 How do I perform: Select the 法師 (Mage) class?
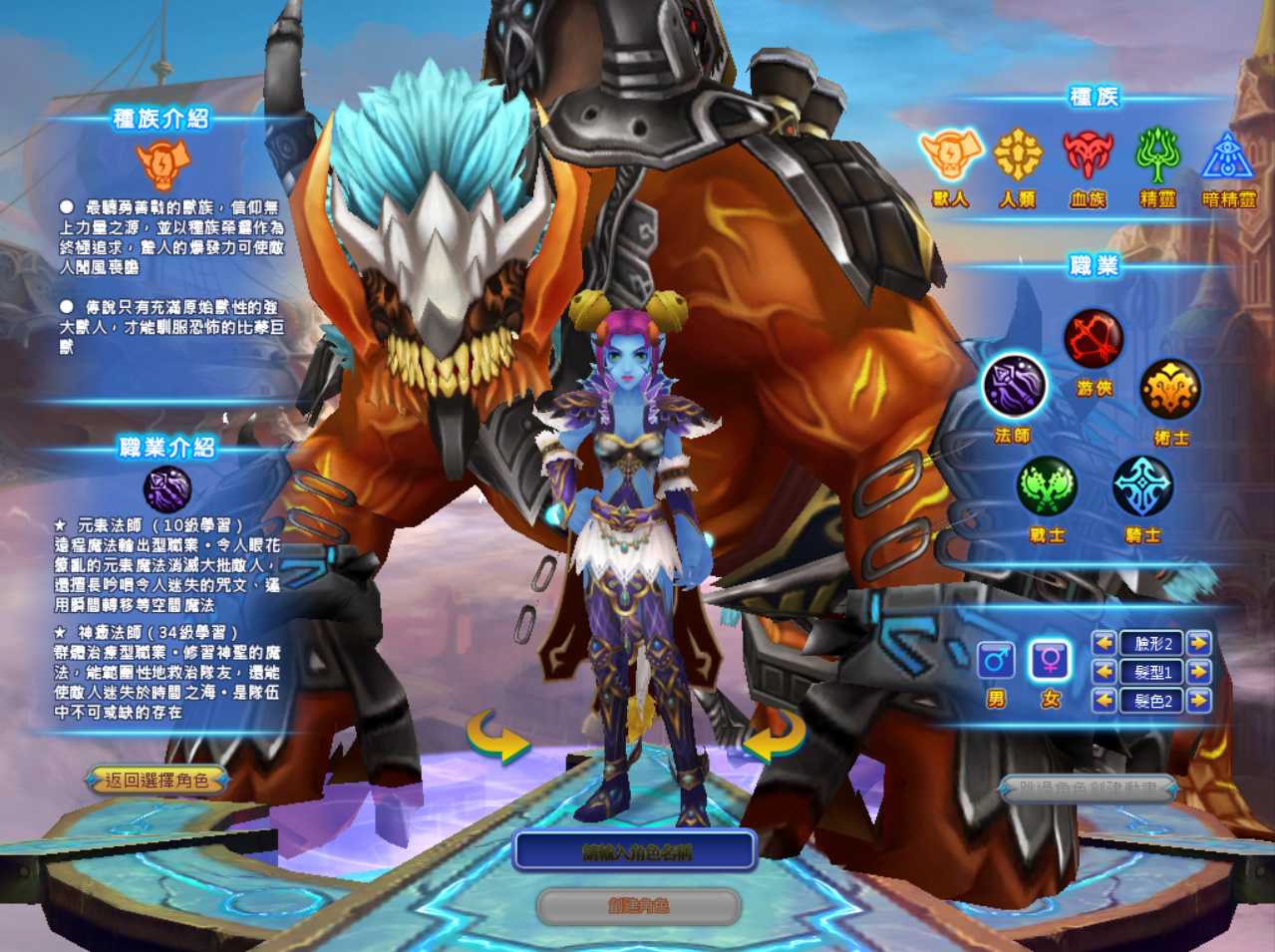[x=1014, y=387]
